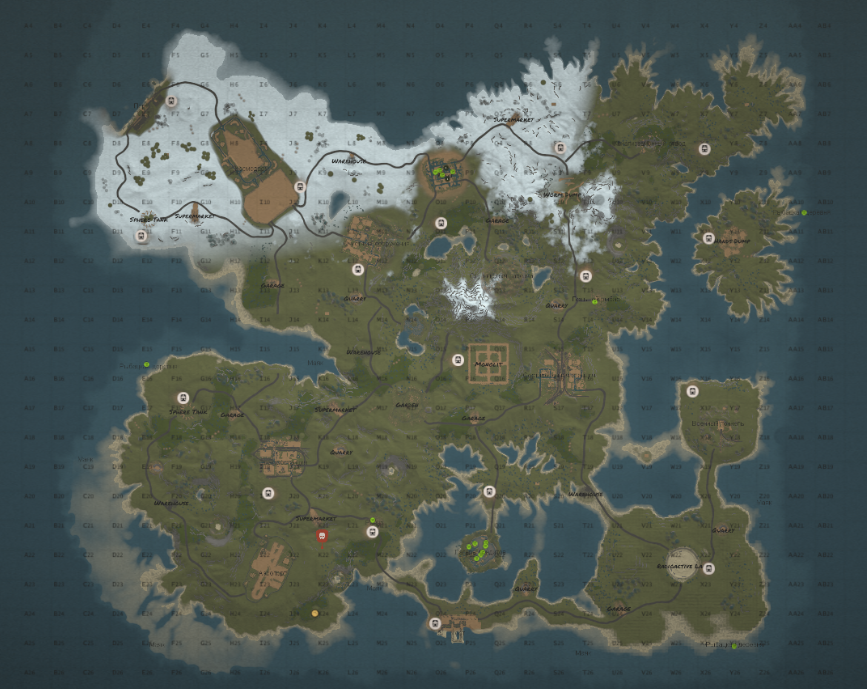Select the vending marker atop the small eastern island
Screen dimensions: 867x689
coord(689,390)
